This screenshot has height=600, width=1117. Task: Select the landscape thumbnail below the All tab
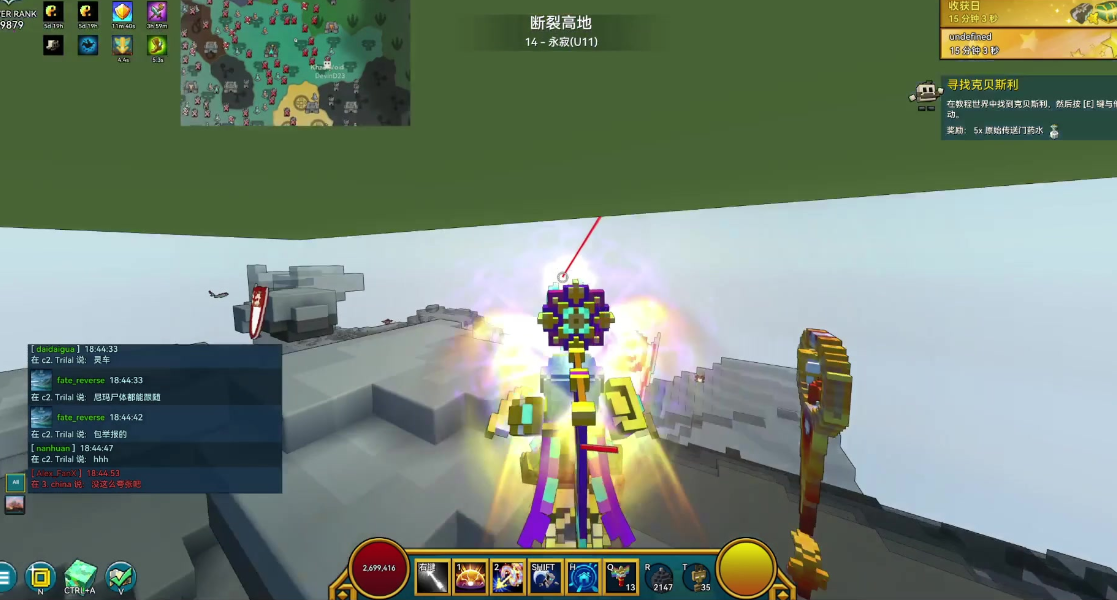[15, 505]
